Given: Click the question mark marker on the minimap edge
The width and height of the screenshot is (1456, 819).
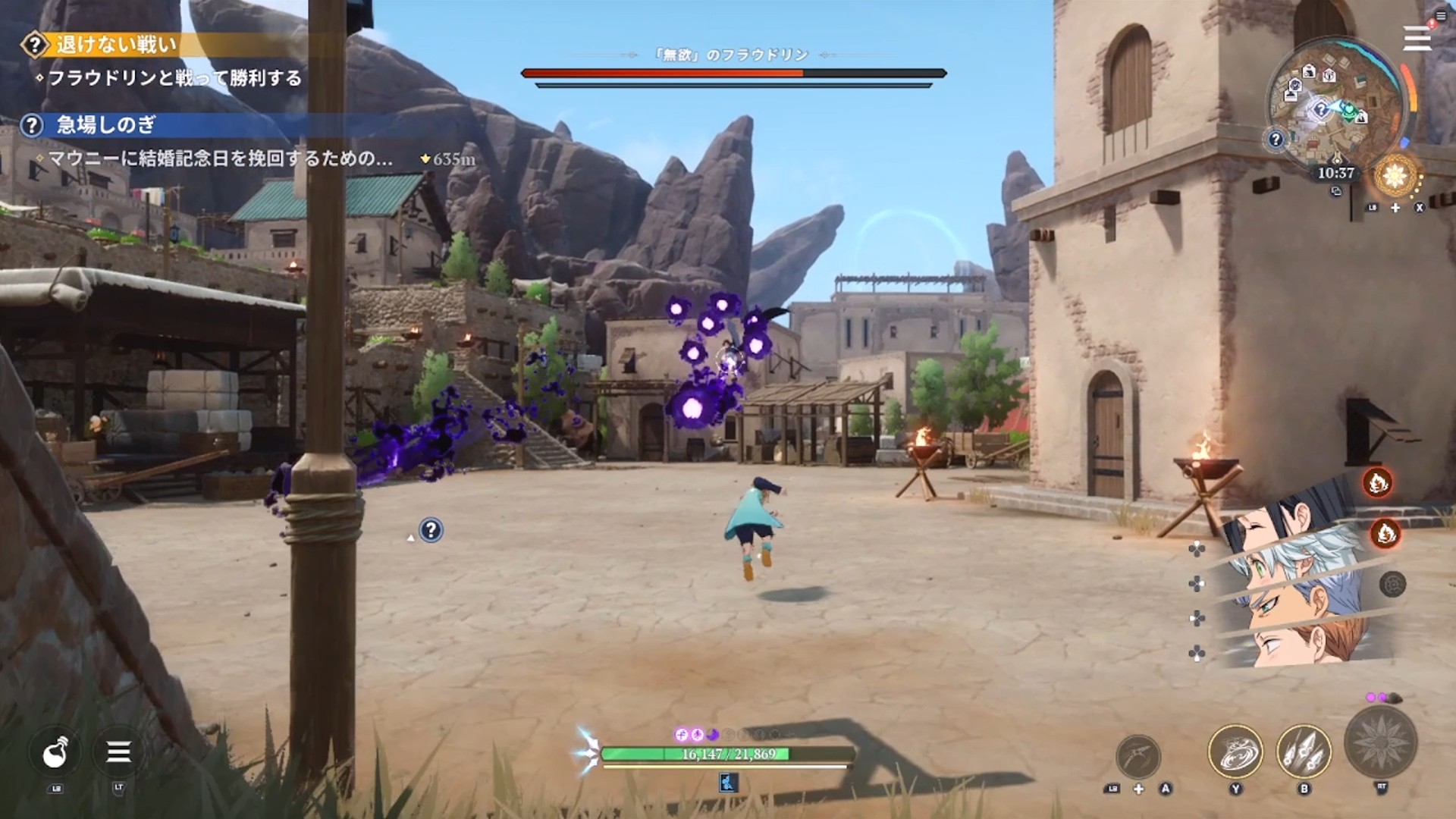Looking at the screenshot, I should pos(1276,140).
